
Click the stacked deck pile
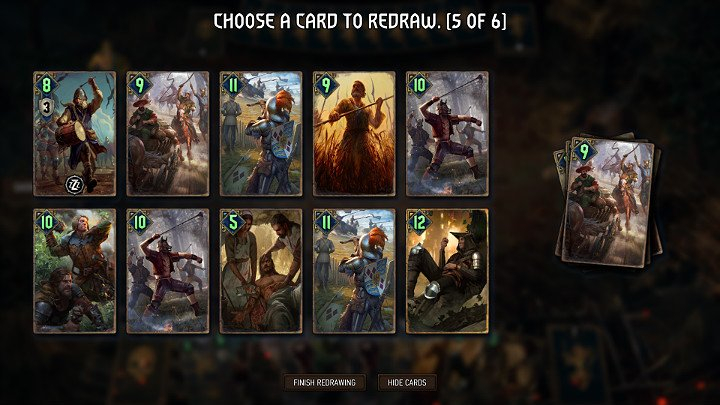(x=607, y=198)
